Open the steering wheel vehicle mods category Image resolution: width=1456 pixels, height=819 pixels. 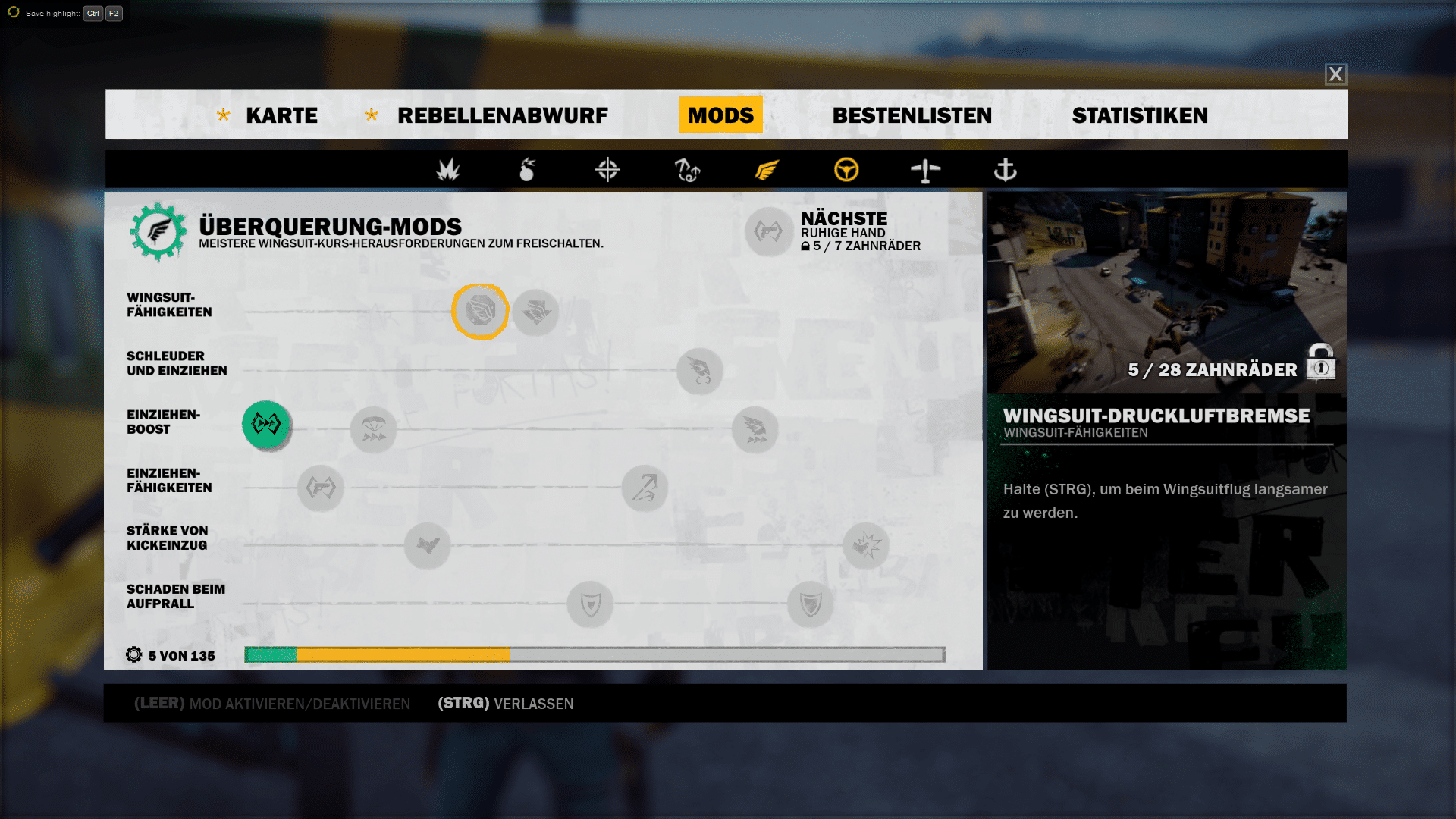pos(846,170)
